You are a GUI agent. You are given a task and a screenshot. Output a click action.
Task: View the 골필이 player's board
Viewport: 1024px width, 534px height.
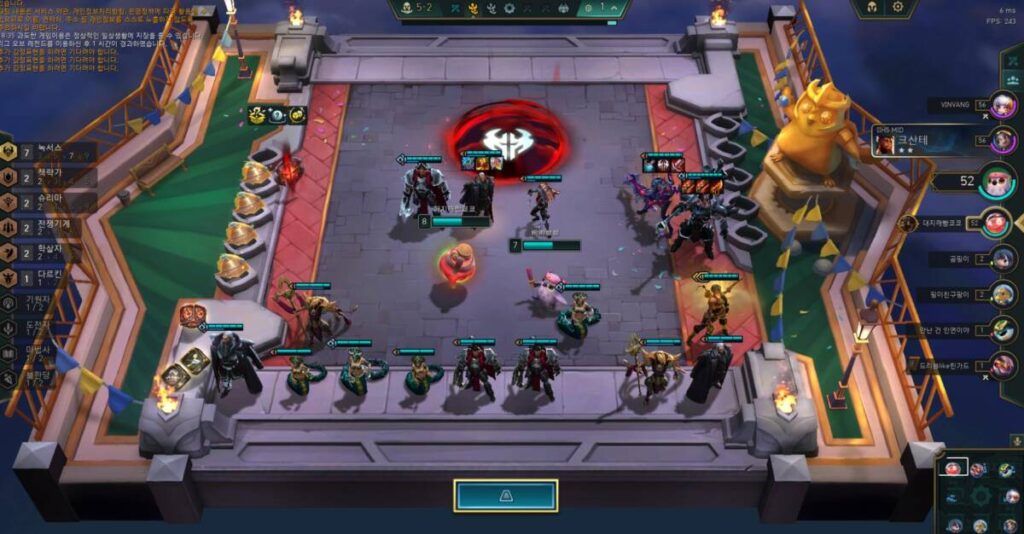[1003, 259]
